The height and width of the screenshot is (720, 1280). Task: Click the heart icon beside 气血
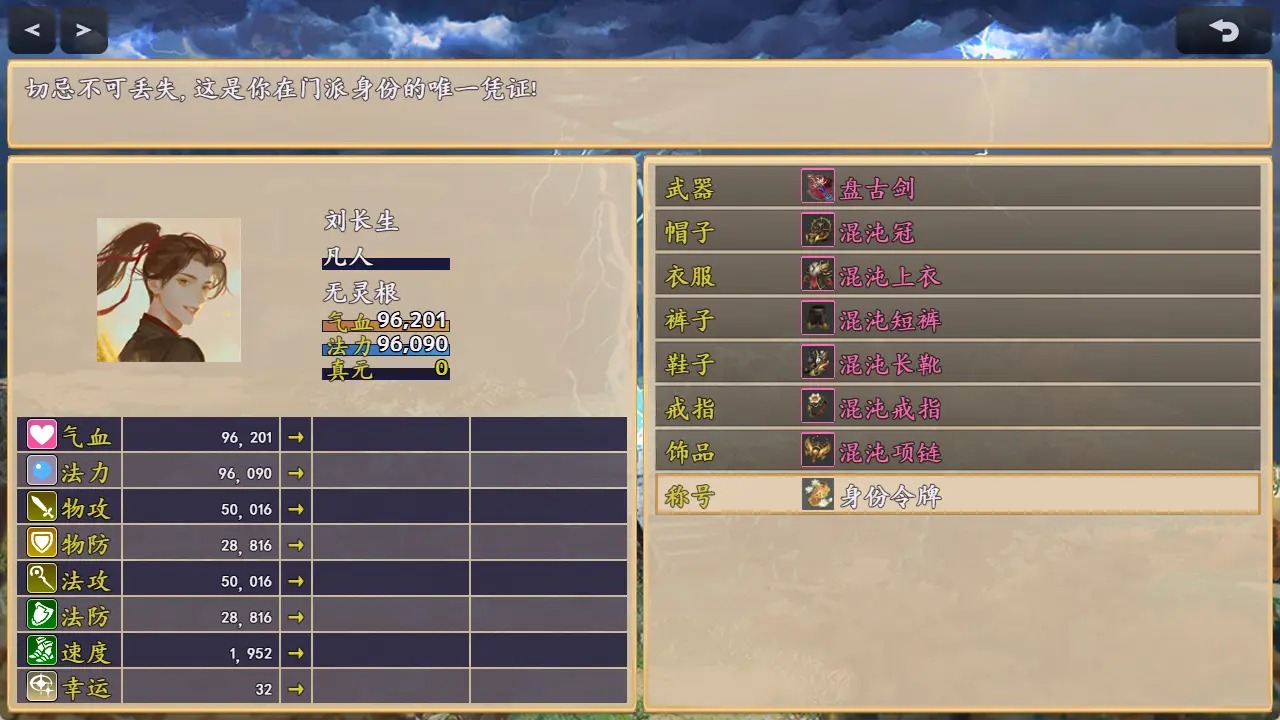40,434
